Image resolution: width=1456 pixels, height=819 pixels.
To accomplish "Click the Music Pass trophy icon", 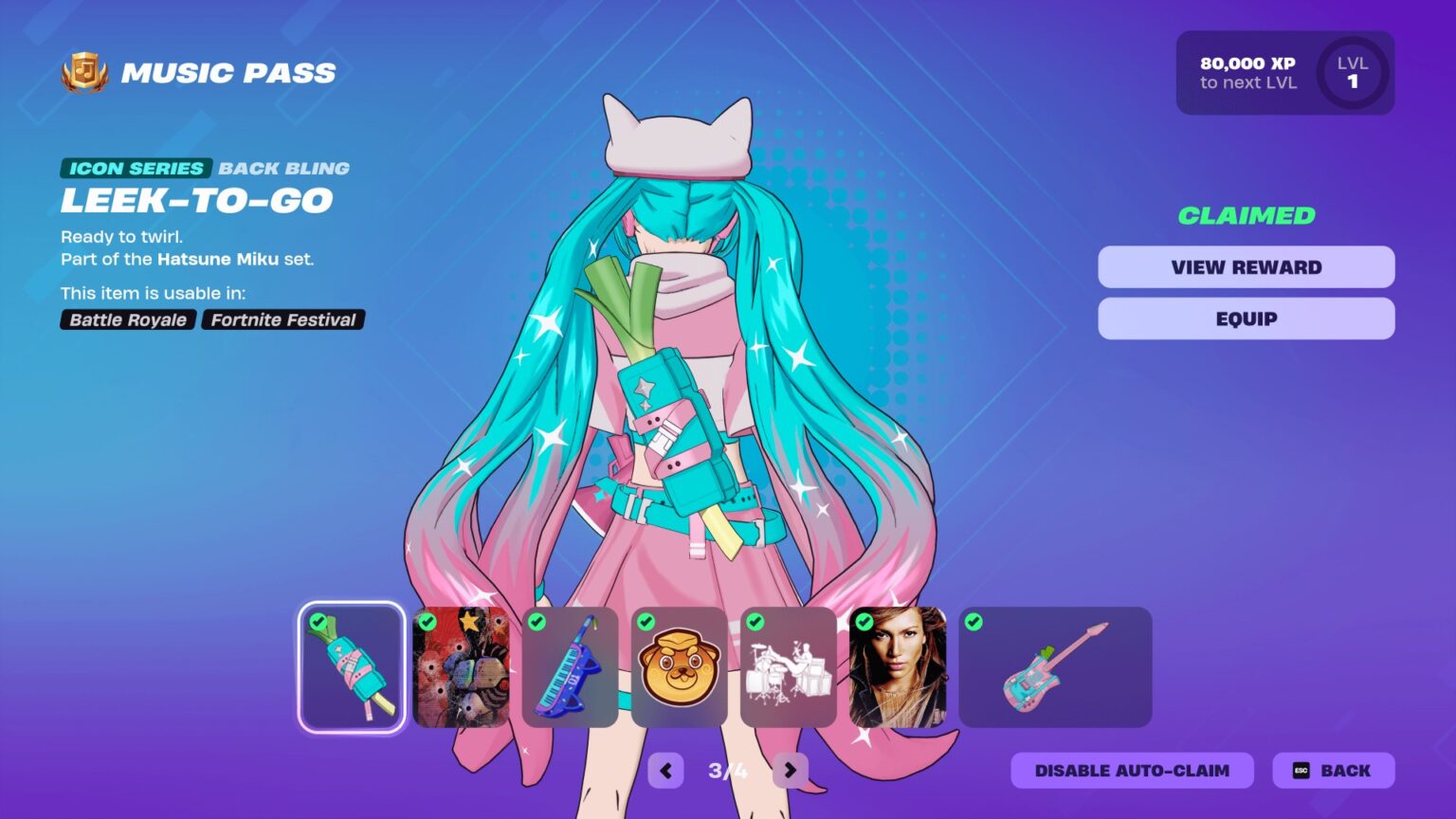I will tap(81, 71).
